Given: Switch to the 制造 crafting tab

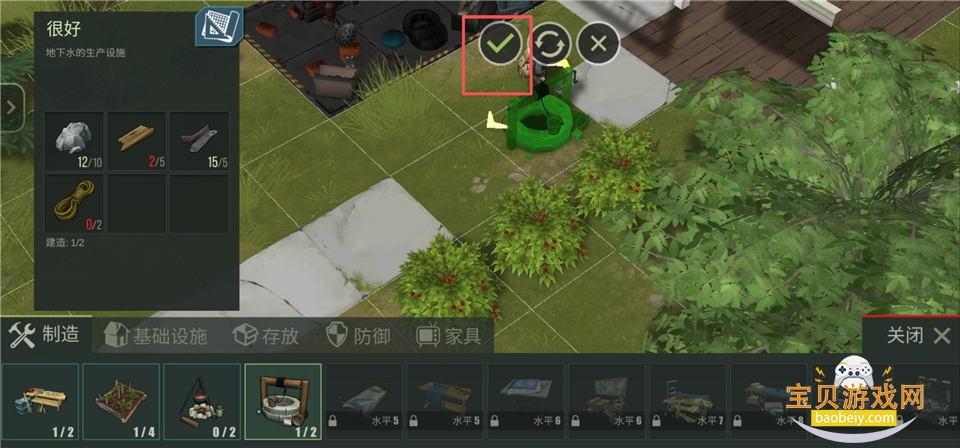Looking at the screenshot, I should [x=46, y=336].
